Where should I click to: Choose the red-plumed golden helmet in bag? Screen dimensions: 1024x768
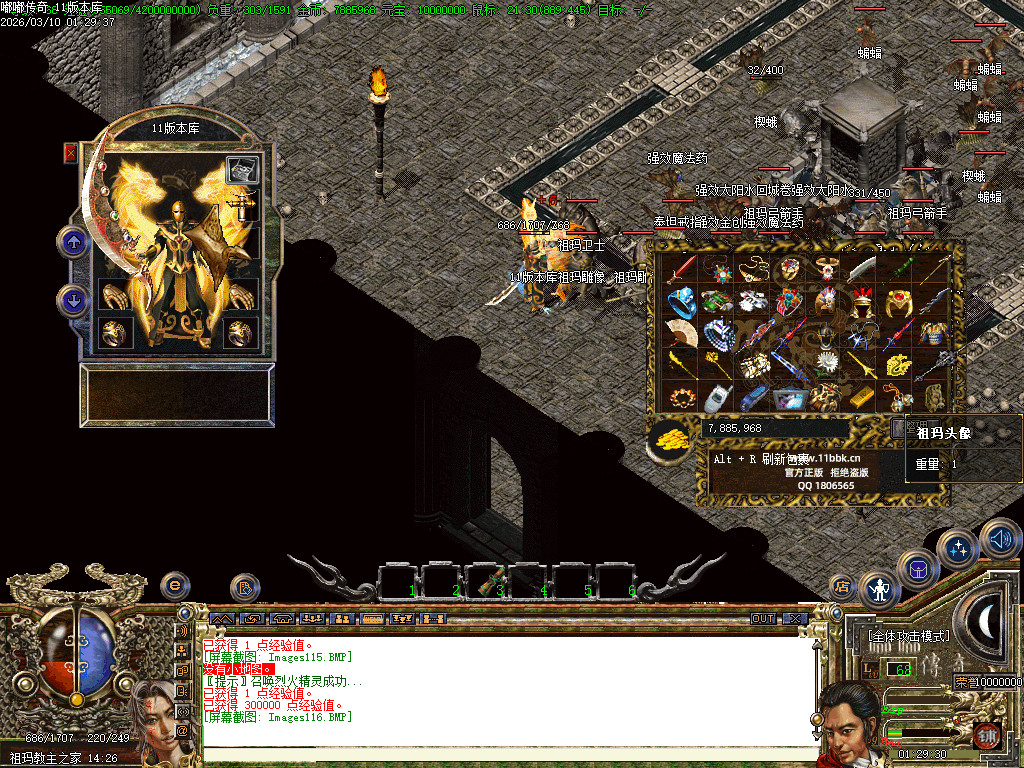coord(861,301)
